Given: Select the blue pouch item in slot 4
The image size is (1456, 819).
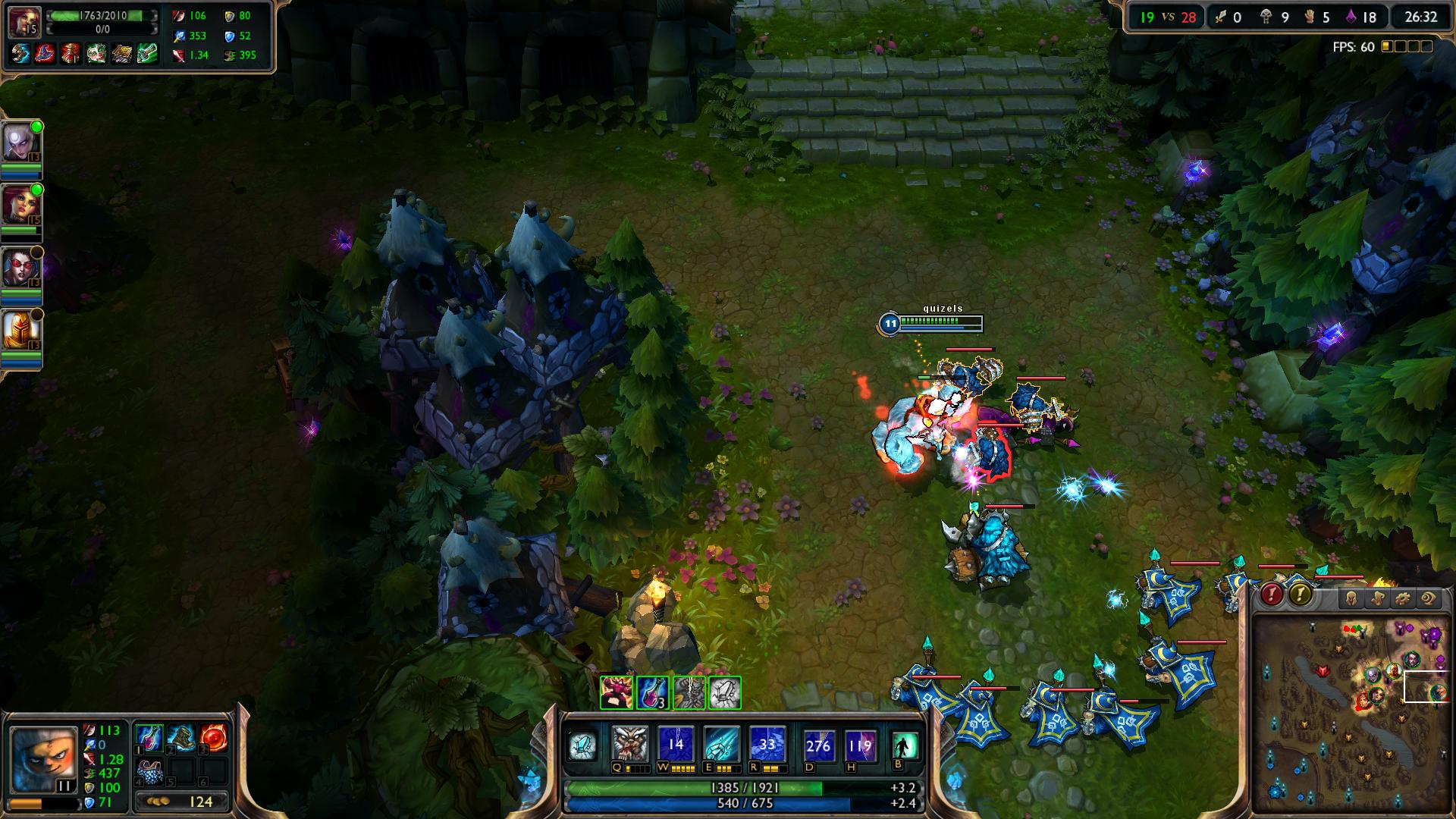Looking at the screenshot, I should coord(148,771).
